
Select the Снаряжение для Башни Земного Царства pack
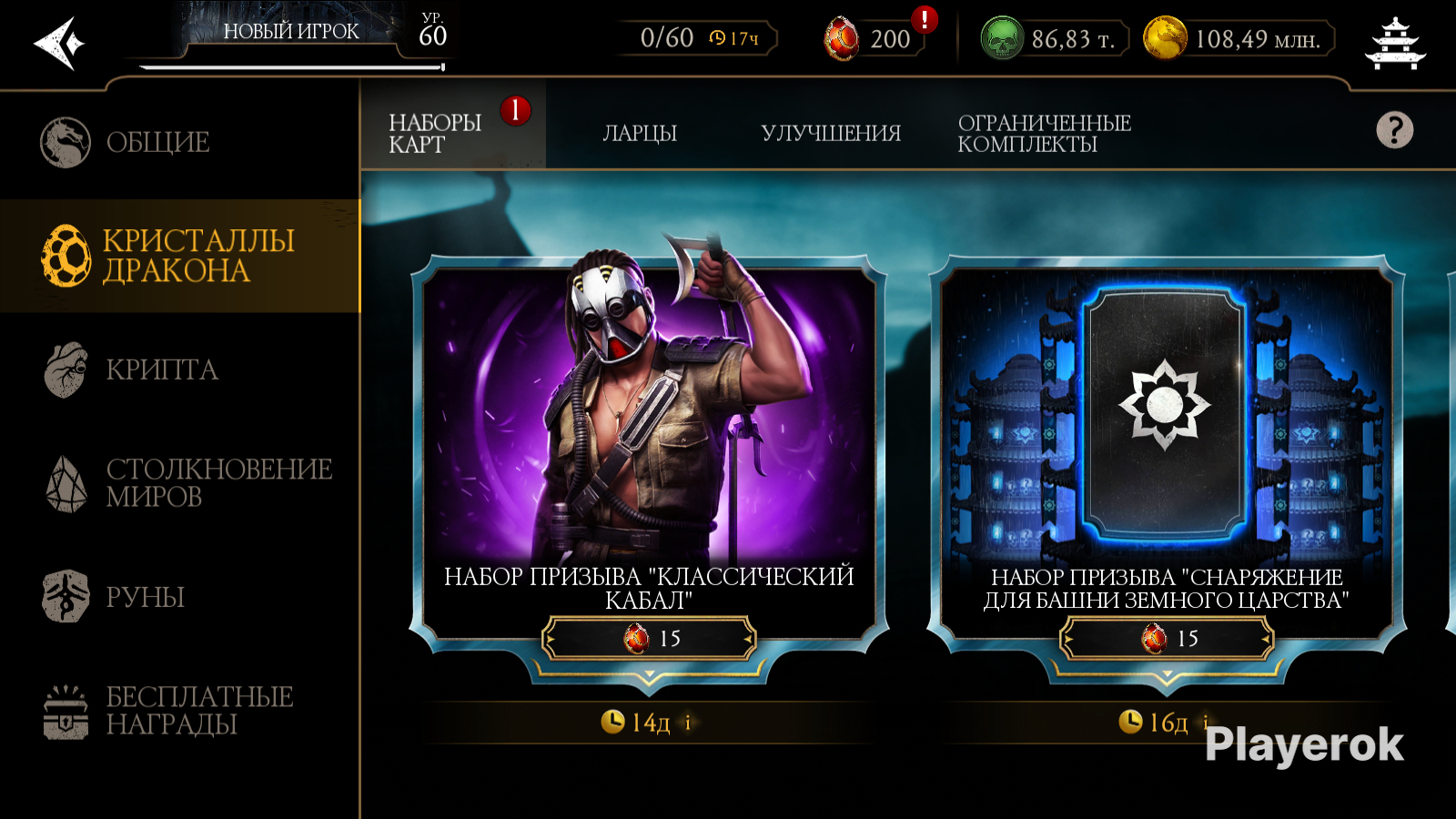coord(1166,428)
